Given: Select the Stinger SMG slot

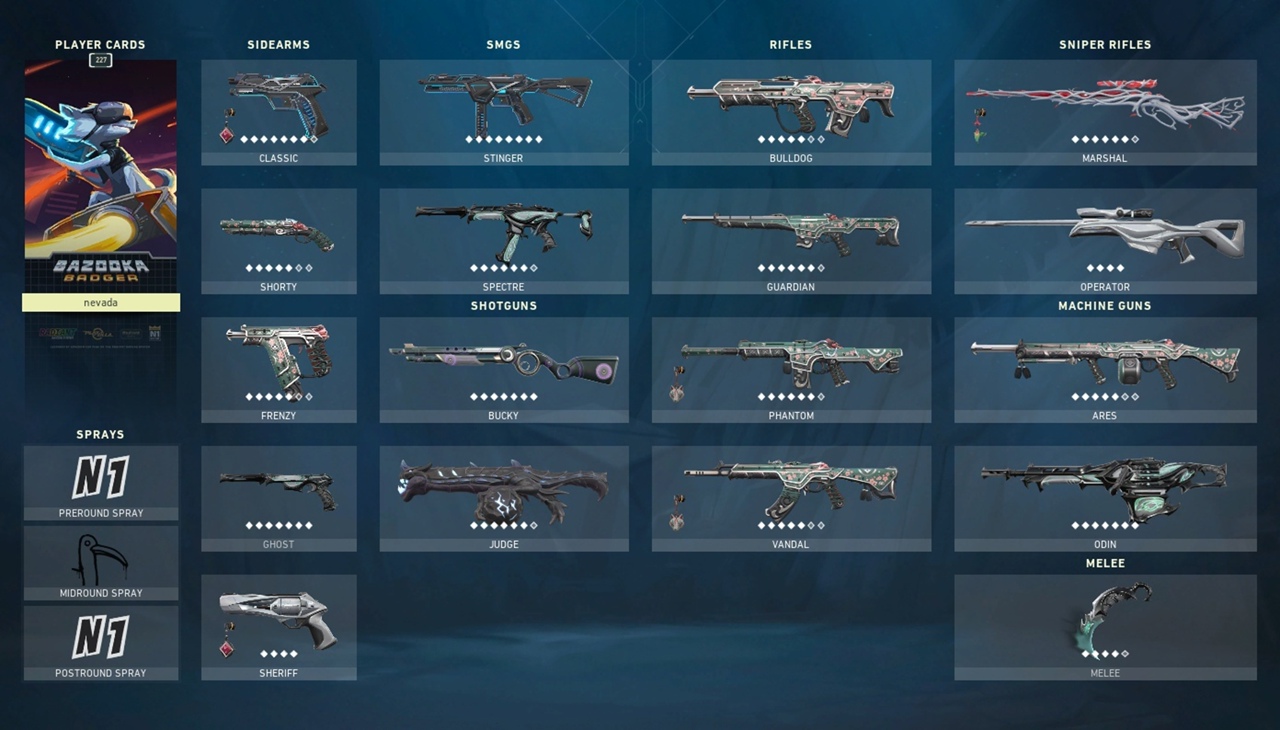Looking at the screenshot, I should tap(504, 111).
